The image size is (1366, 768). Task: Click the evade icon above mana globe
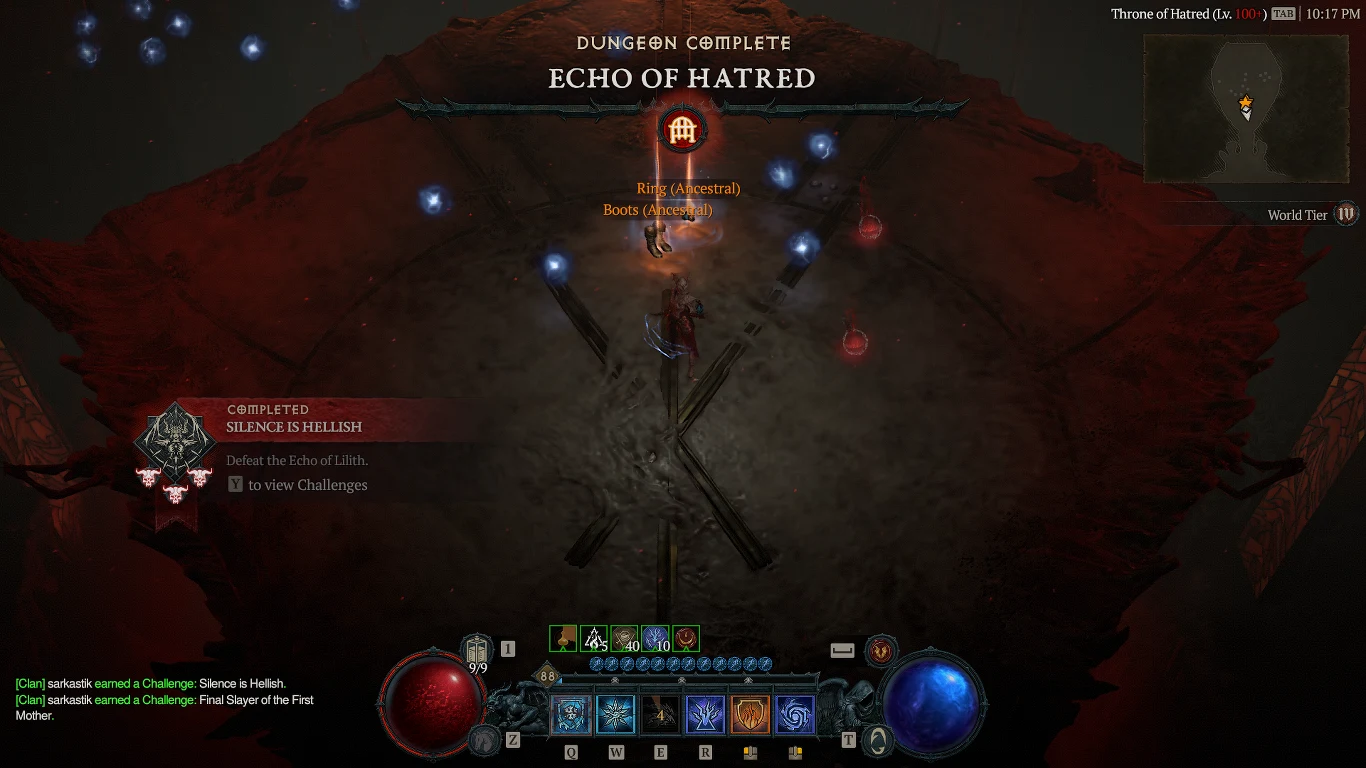tap(880, 650)
